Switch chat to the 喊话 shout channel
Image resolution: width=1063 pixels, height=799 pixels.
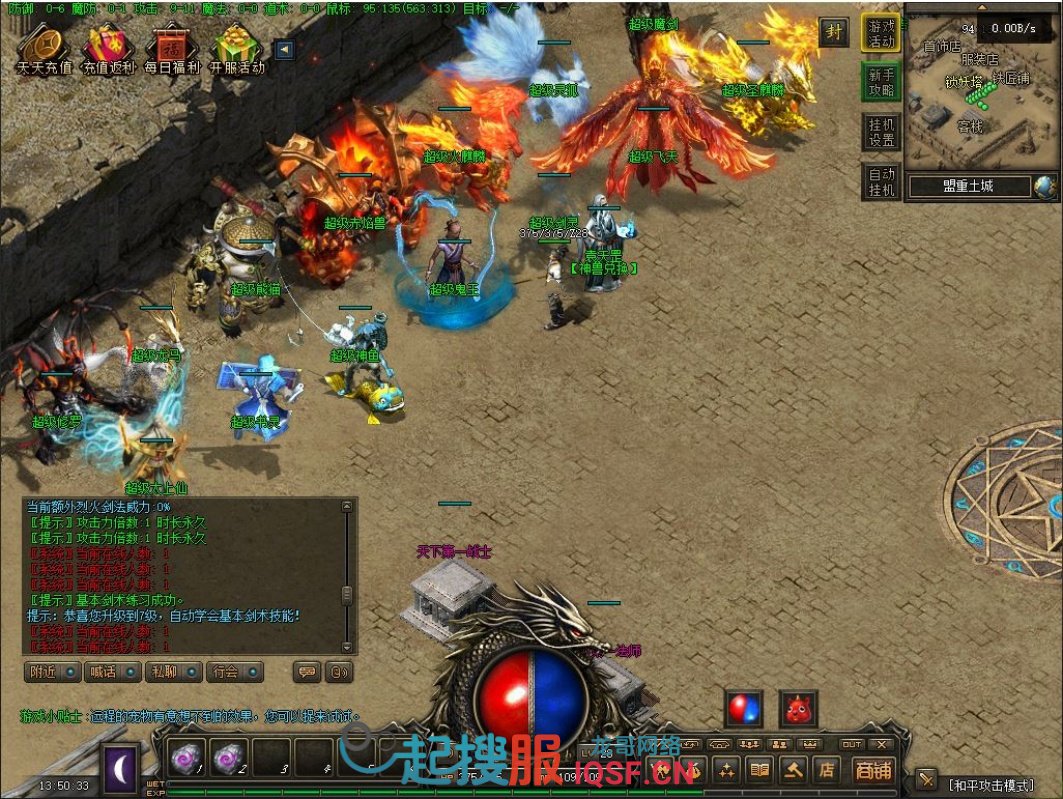112,672
